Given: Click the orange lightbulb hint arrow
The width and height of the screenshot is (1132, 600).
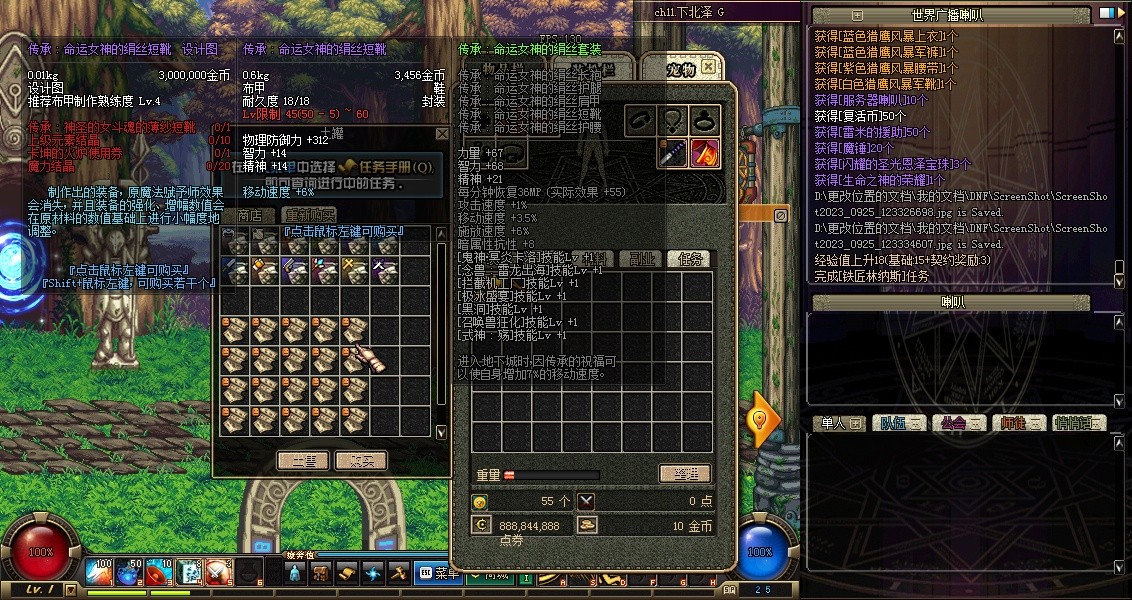Looking at the screenshot, I should pos(762,420).
